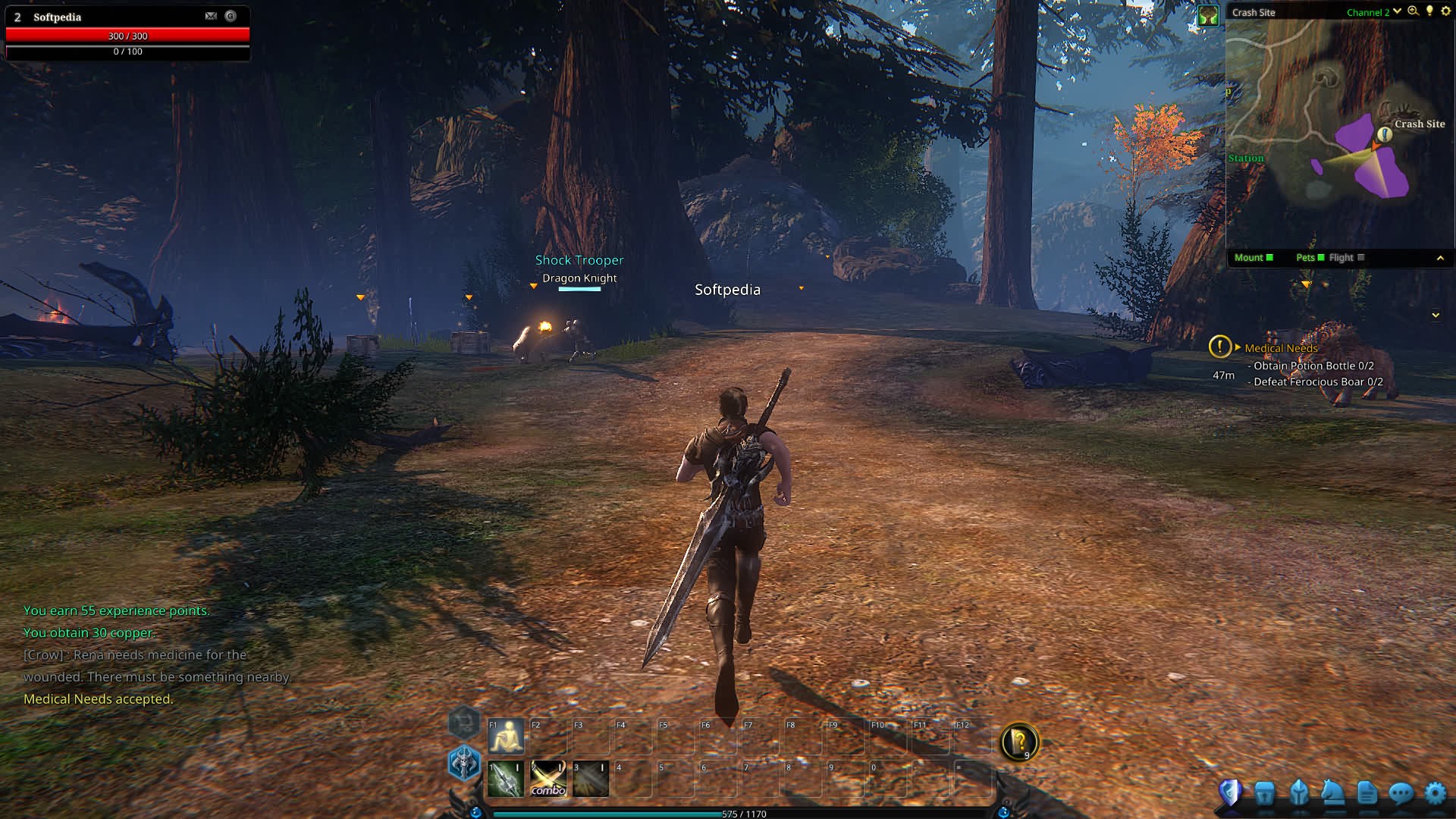The width and height of the screenshot is (1456, 819).
Task: Open the question mark help book
Action: pos(1019,742)
